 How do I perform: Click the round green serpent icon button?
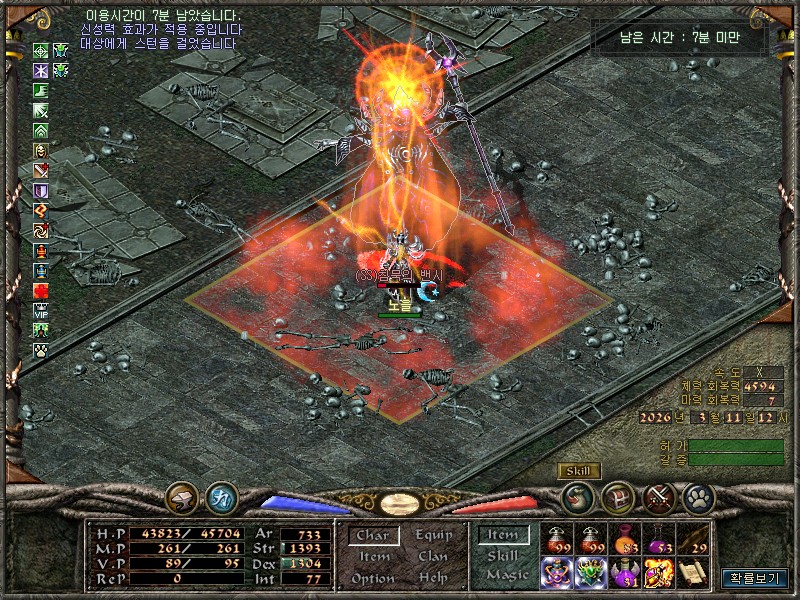point(578,497)
